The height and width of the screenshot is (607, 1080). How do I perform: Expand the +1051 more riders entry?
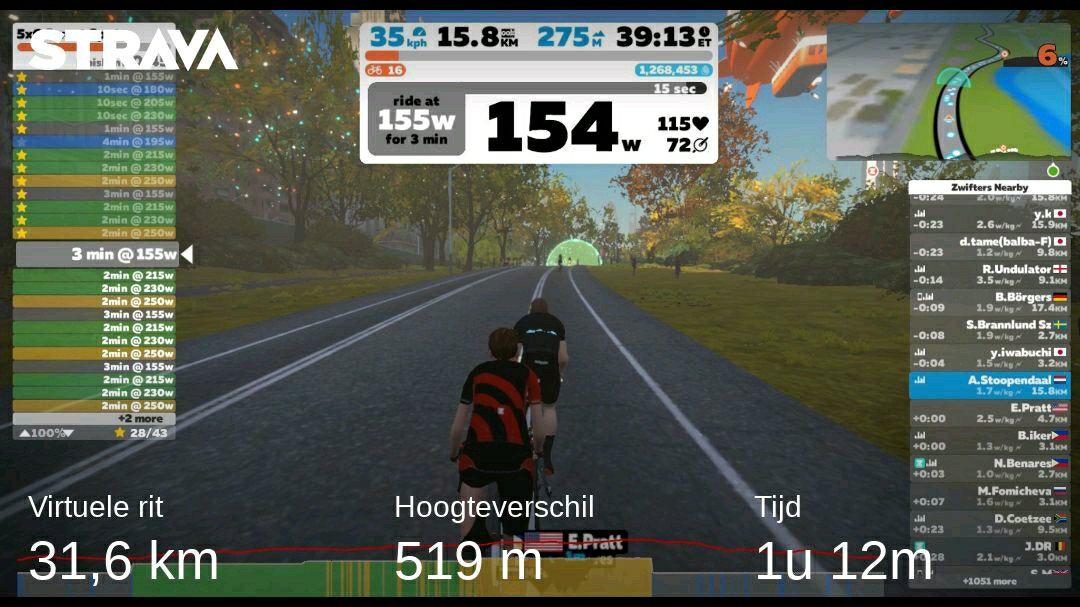click(989, 581)
